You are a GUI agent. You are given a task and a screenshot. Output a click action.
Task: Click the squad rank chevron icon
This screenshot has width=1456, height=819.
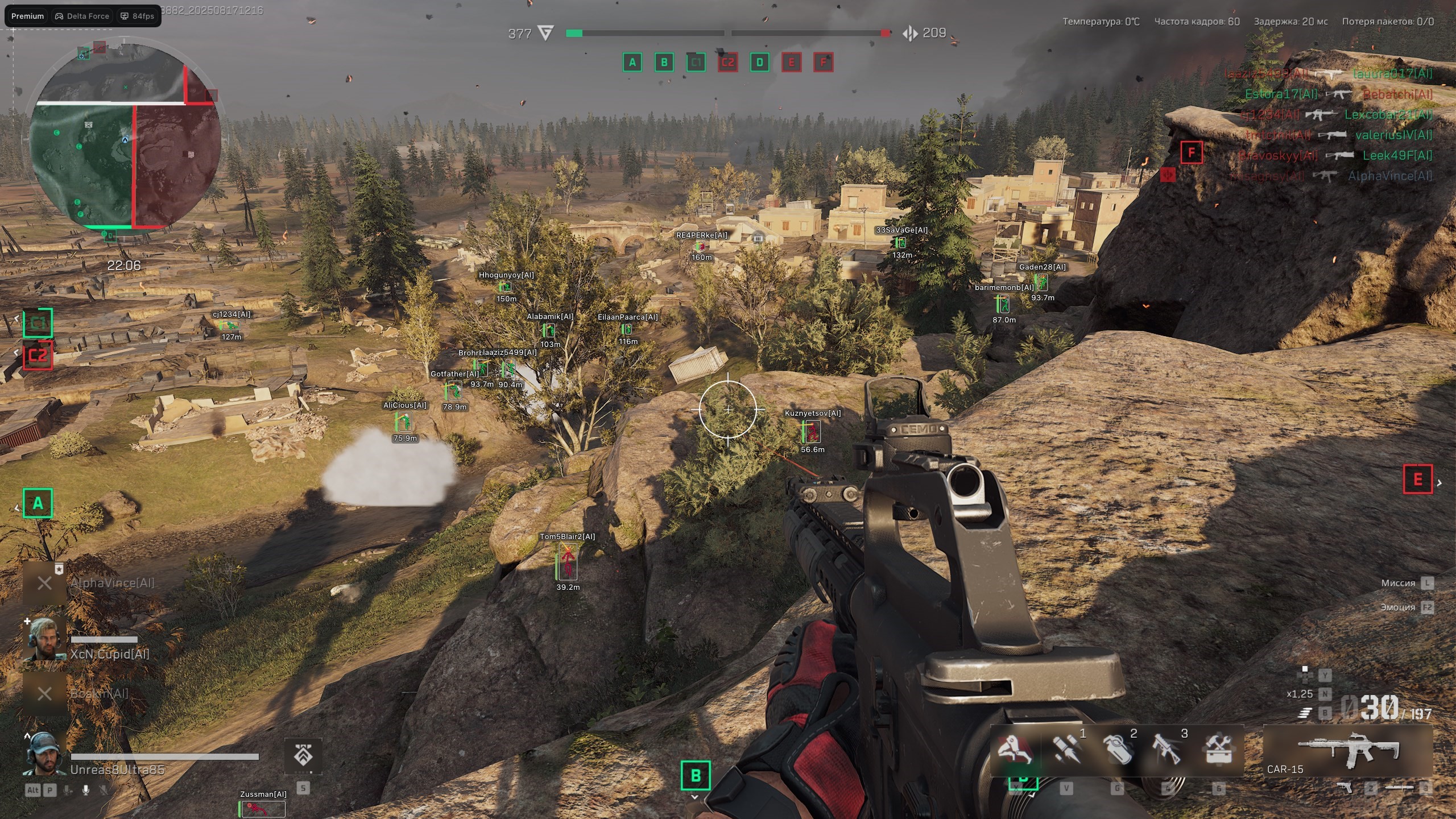303,756
